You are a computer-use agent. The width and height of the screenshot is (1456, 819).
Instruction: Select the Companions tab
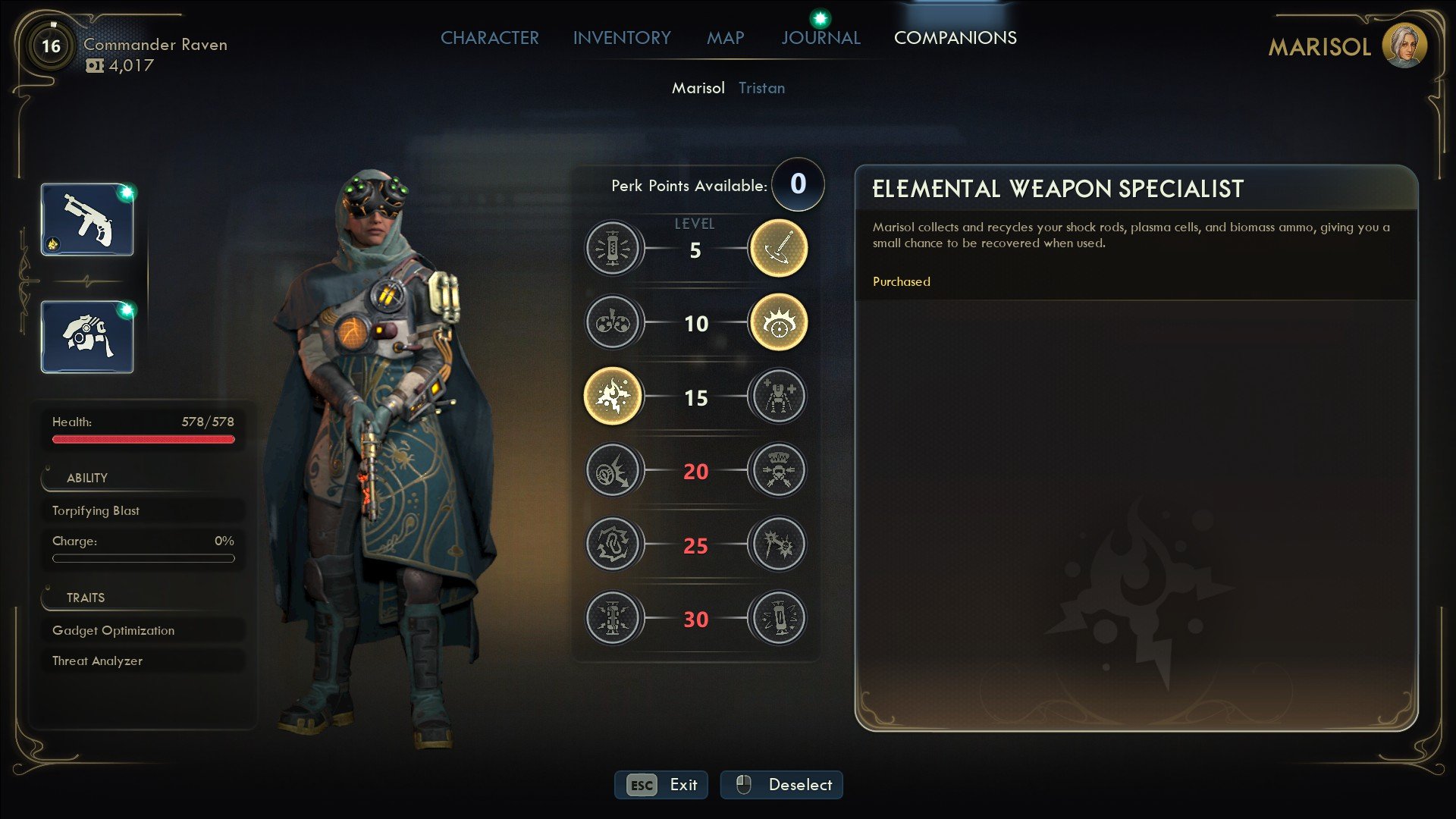click(x=955, y=38)
